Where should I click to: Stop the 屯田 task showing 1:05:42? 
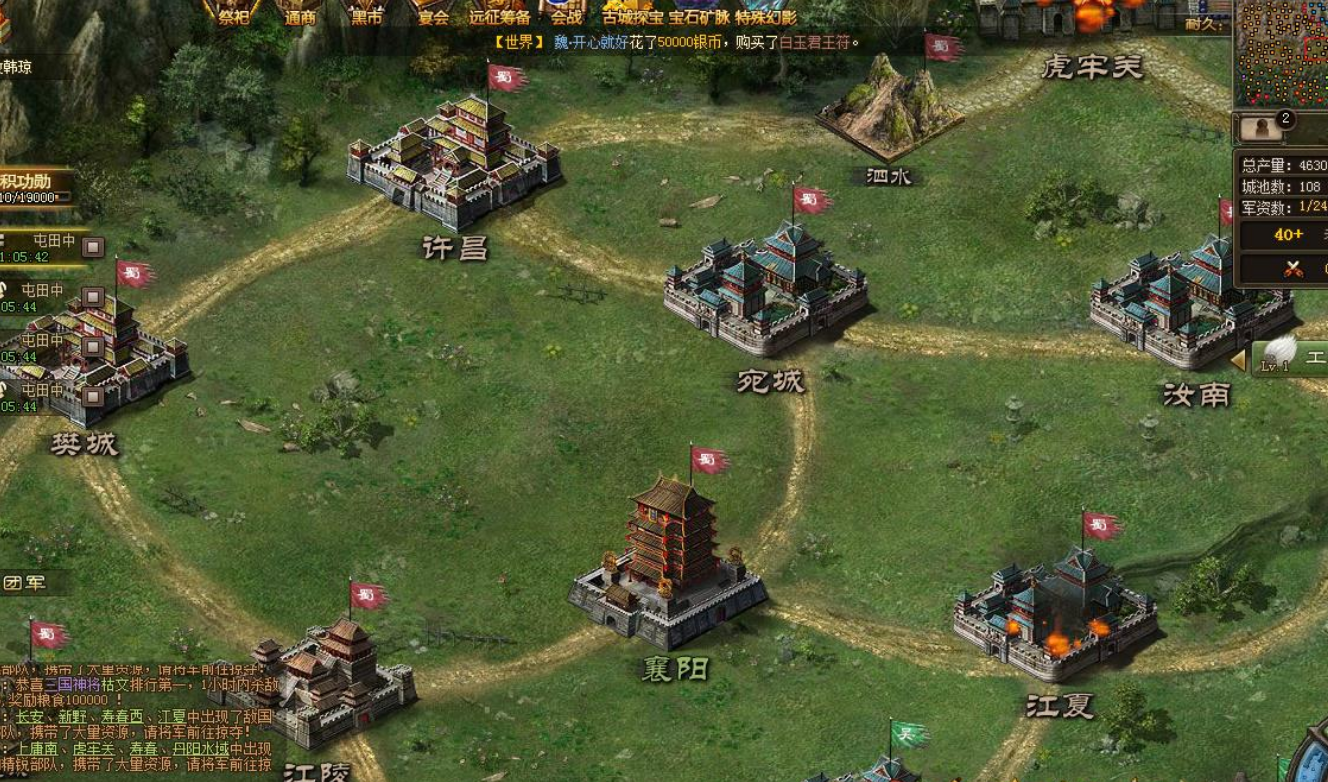93,247
